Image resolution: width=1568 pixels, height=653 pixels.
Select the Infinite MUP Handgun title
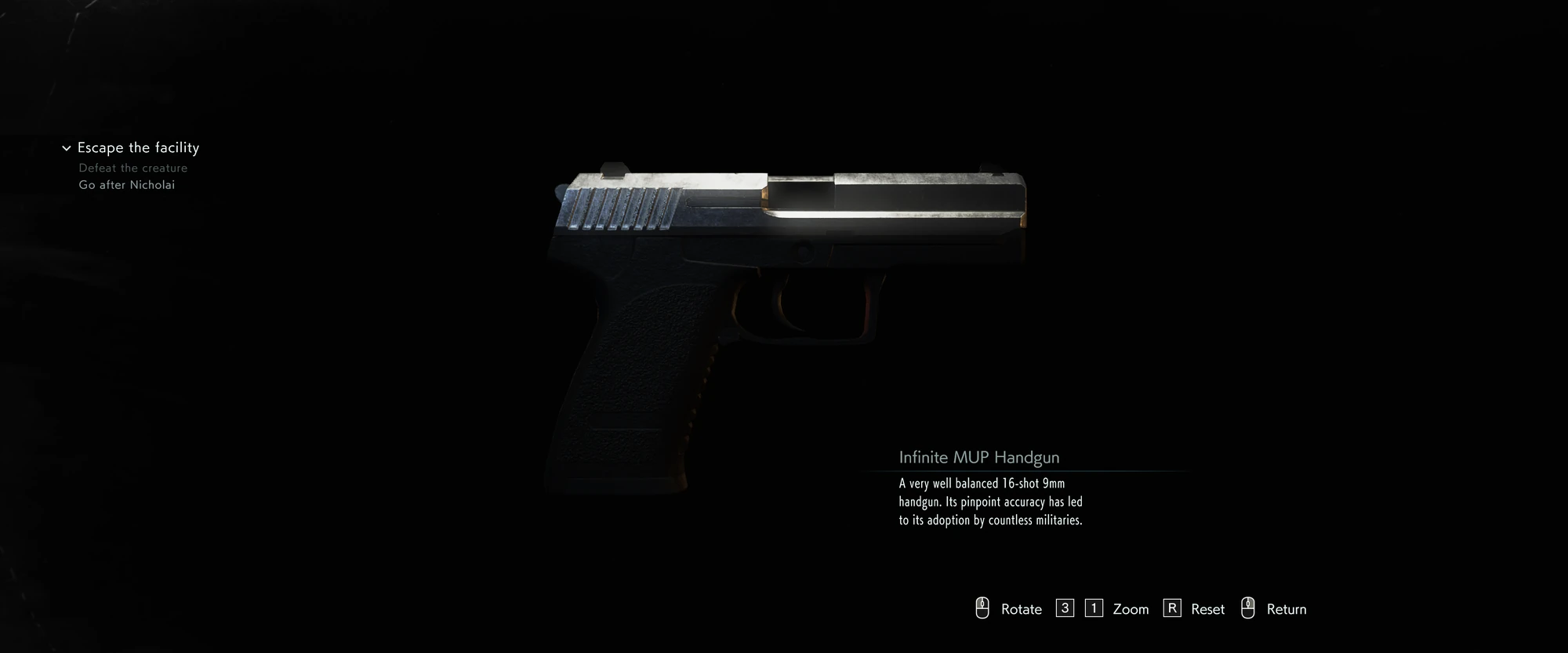[x=978, y=457]
